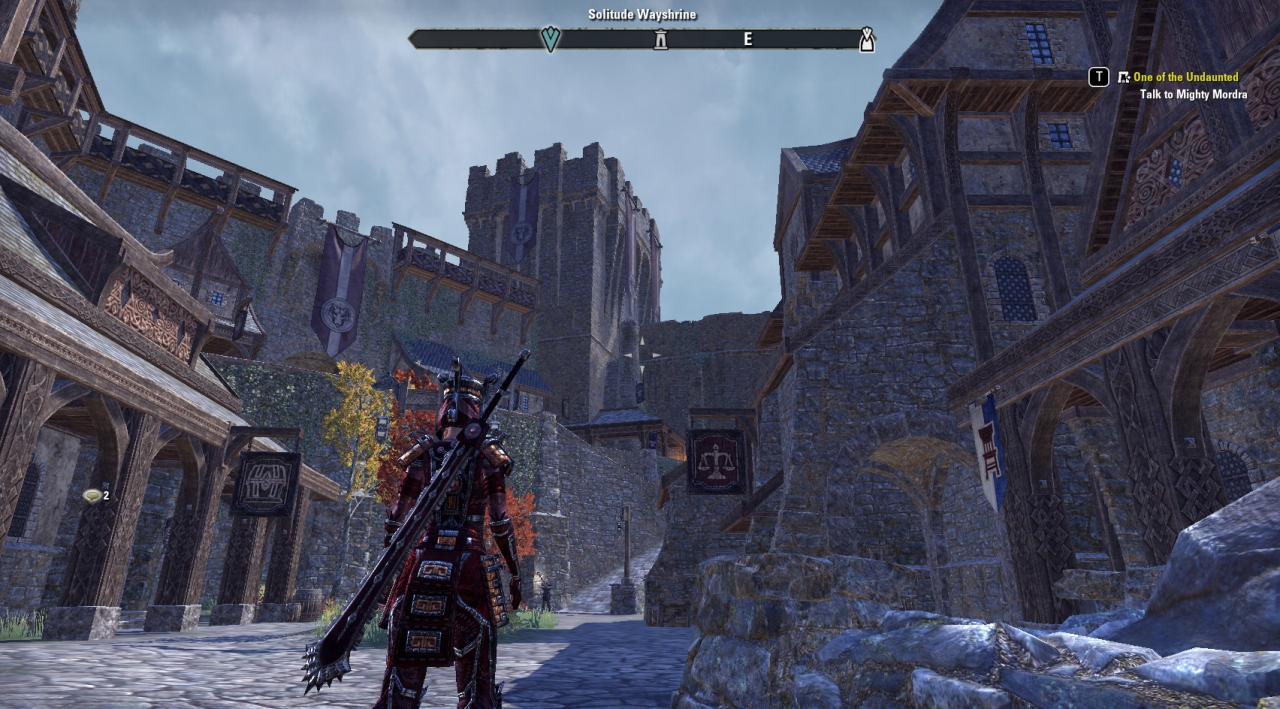
Task: Select the teal quest marker on the compass
Action: (x=550, y=39)
